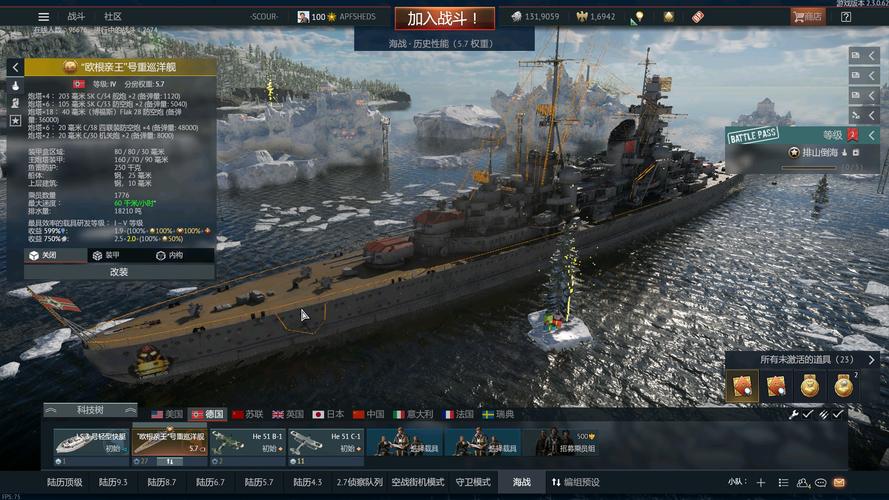Switch to the 空战街机模式 preset

tap(417, 482)
